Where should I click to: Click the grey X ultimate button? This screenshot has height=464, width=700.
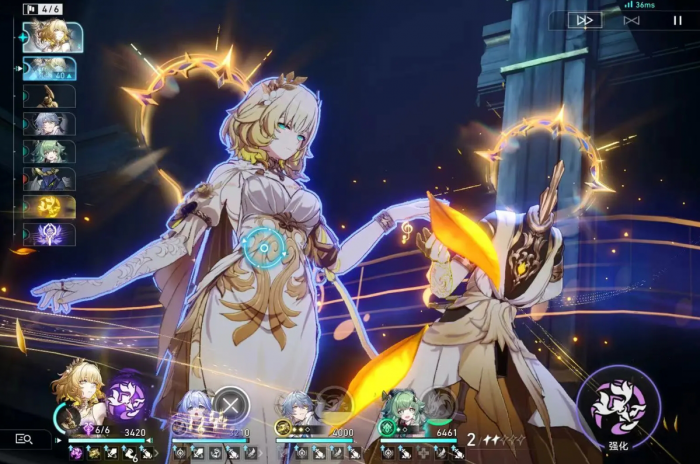pyautogui.click(x=231, y=404)
